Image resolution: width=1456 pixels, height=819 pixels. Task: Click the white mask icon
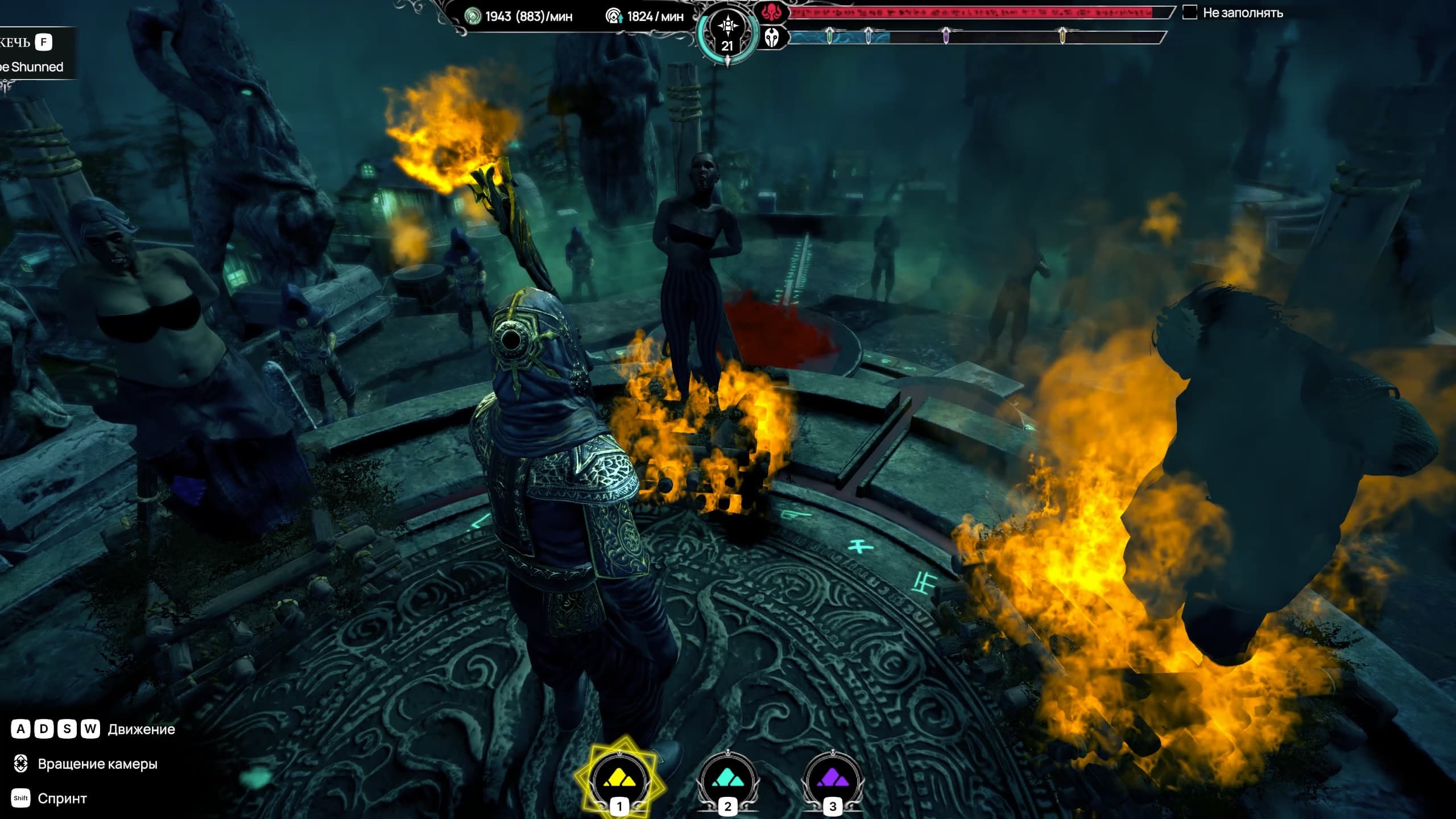tap(772, 38)
